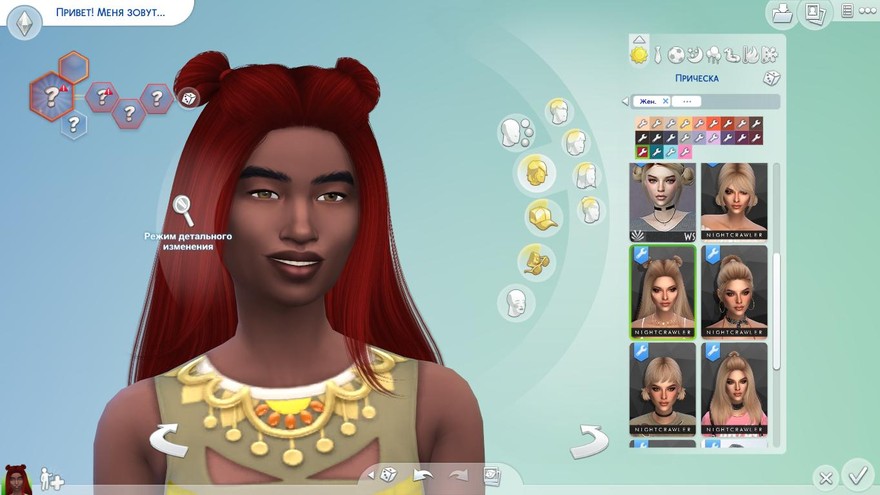Pick the yellow blonde hair color swatch
This screenshot has height=495, width=880.
[685, 124]
